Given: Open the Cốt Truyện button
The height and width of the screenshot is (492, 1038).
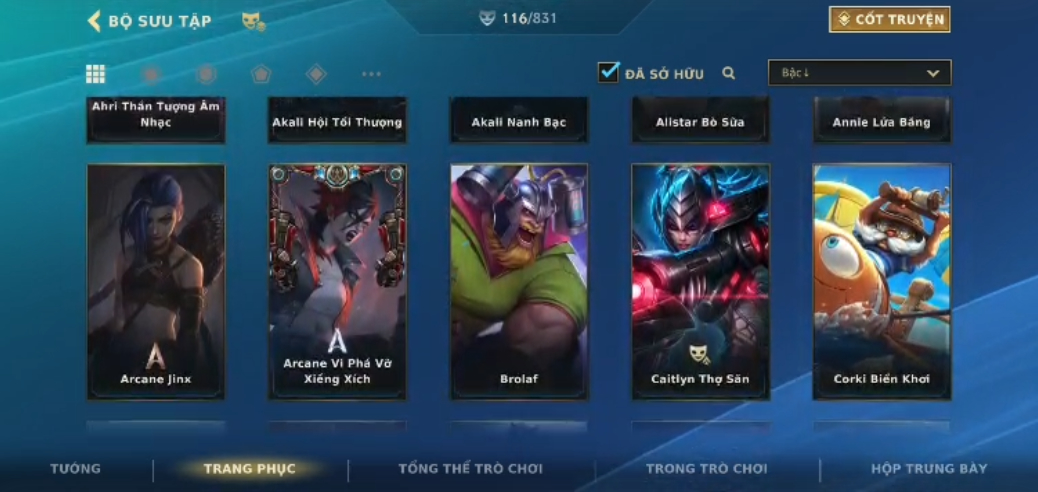Looking at the screenshot, I should click(889, 20).
